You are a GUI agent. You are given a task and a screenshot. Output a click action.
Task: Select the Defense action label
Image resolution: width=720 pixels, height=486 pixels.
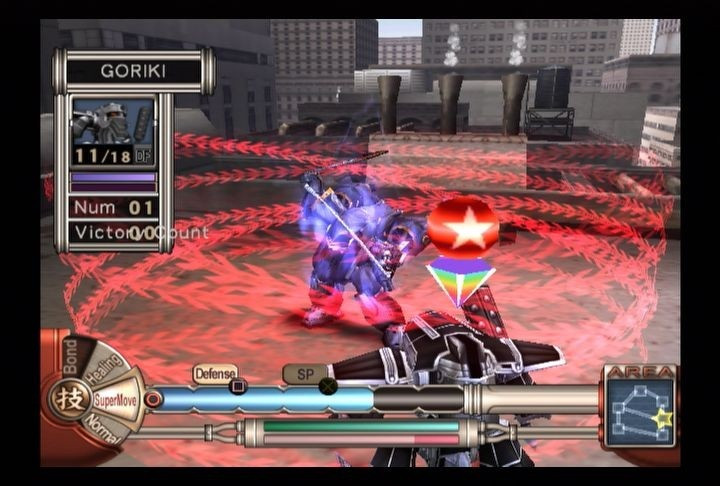pos(215,373)
